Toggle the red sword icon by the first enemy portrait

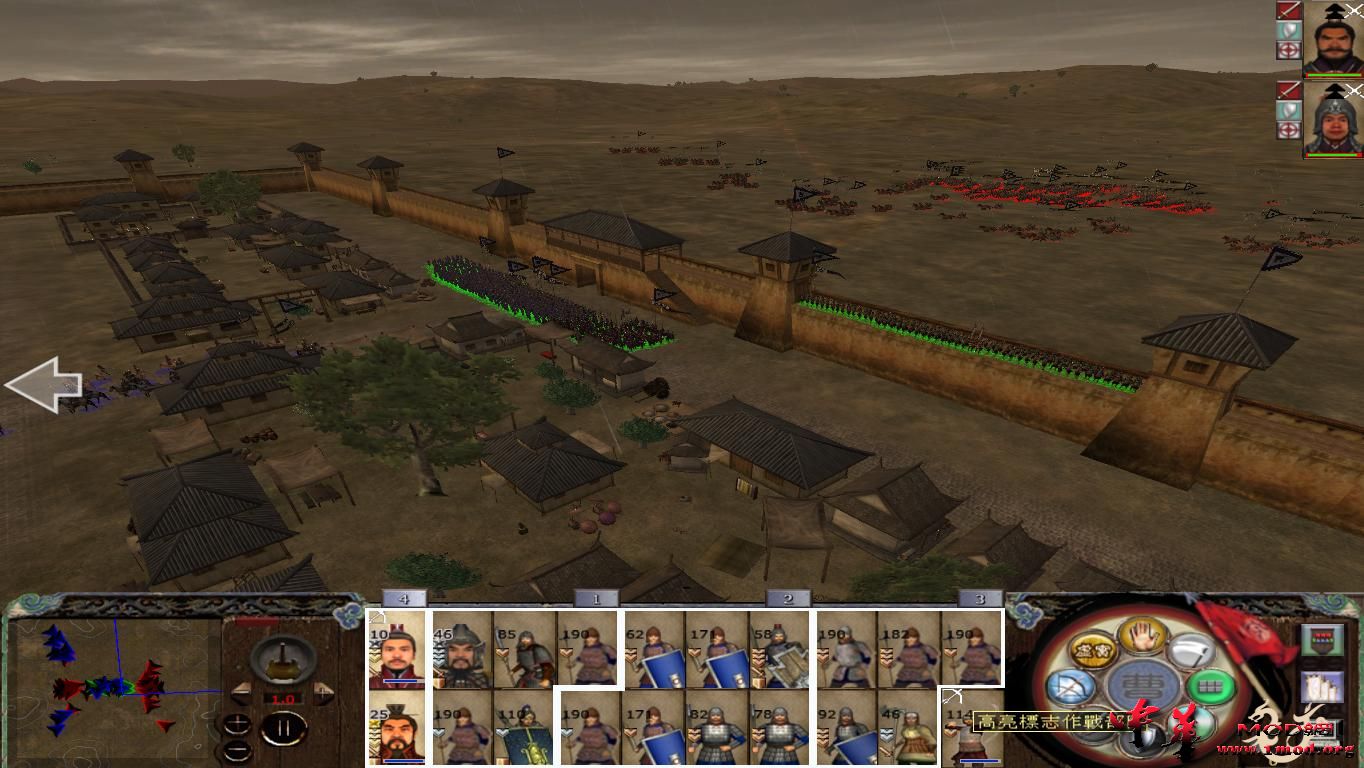pyautogui.click(x=1289, y=11)
